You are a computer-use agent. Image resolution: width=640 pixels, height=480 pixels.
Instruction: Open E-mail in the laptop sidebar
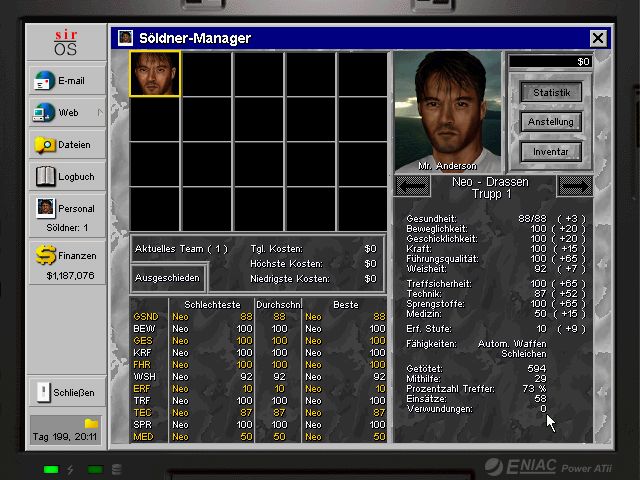click(66, 81)
